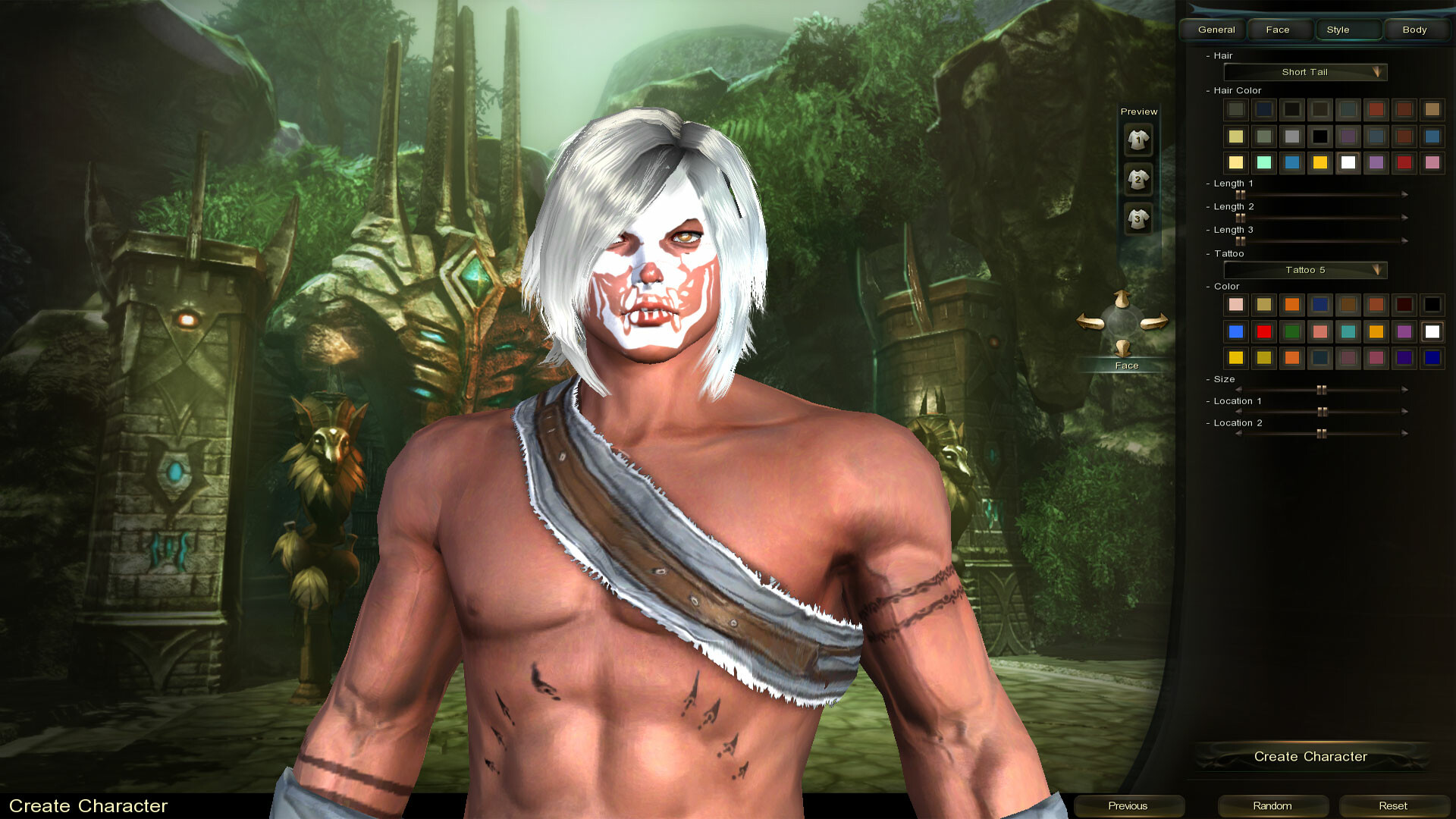Pick the red tattoo color swatch
This screenshot has width=1456, height=819.
click(x=1263, y=331)
